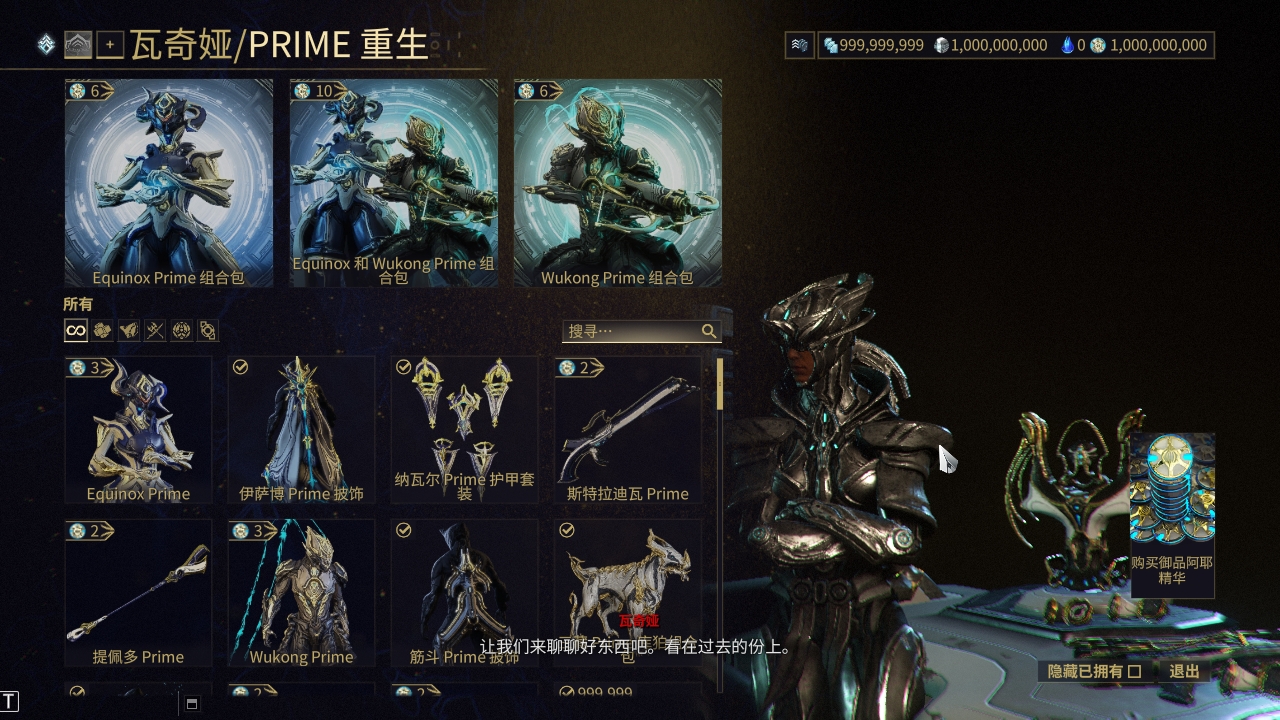Click the plus button beside the title
The width and height of the screenshot is (1280, 720).
pyautogui.click(x=110, y=45)
